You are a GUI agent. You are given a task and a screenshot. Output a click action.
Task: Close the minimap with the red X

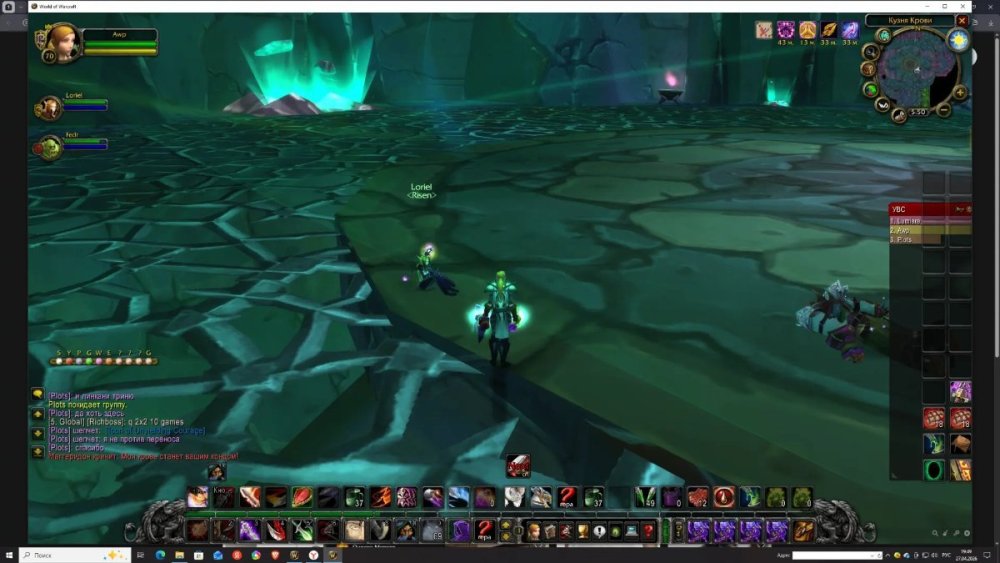(x=962, y=20)
